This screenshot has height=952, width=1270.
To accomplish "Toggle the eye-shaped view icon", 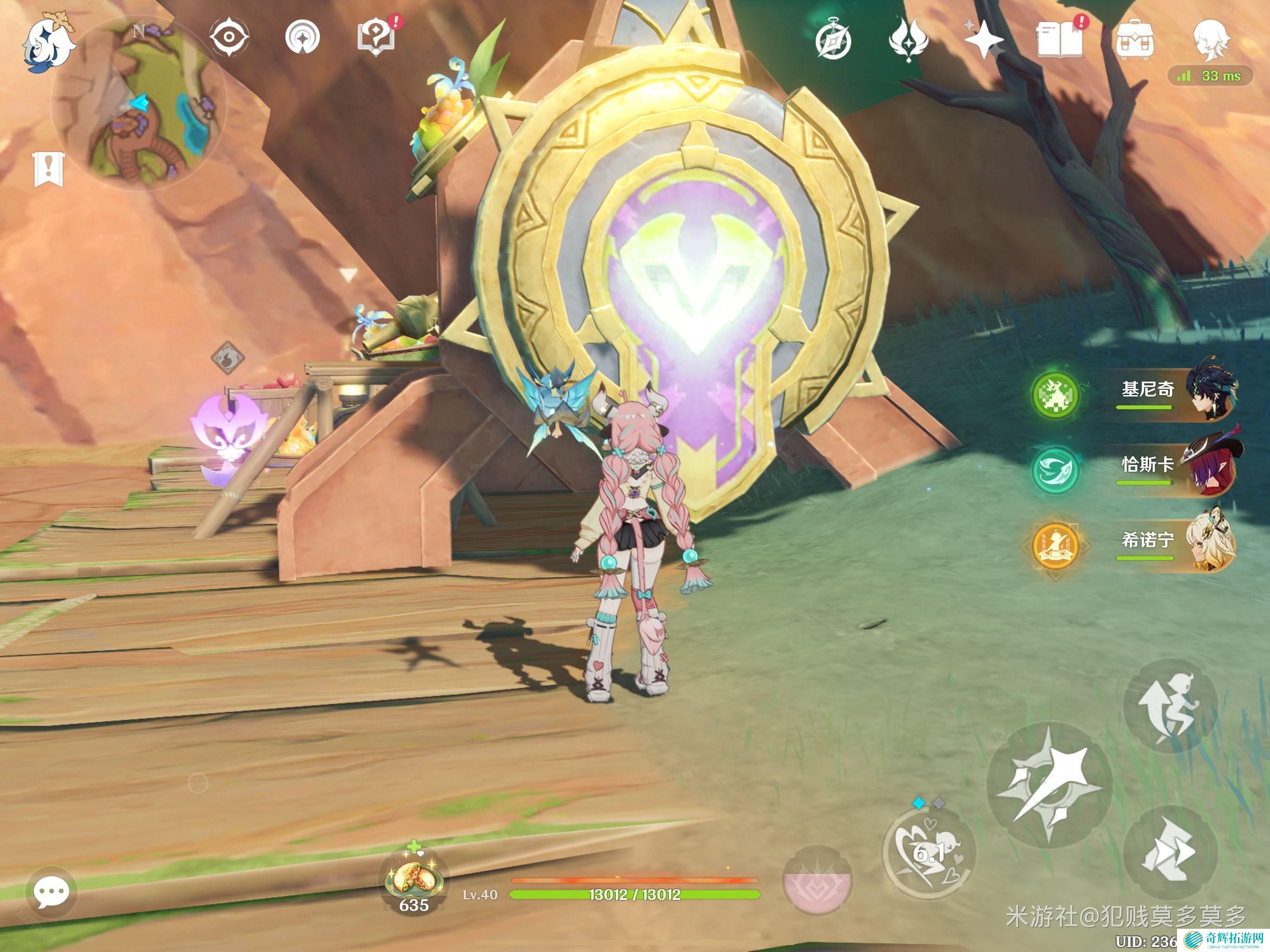I will (x=229, y=37).
